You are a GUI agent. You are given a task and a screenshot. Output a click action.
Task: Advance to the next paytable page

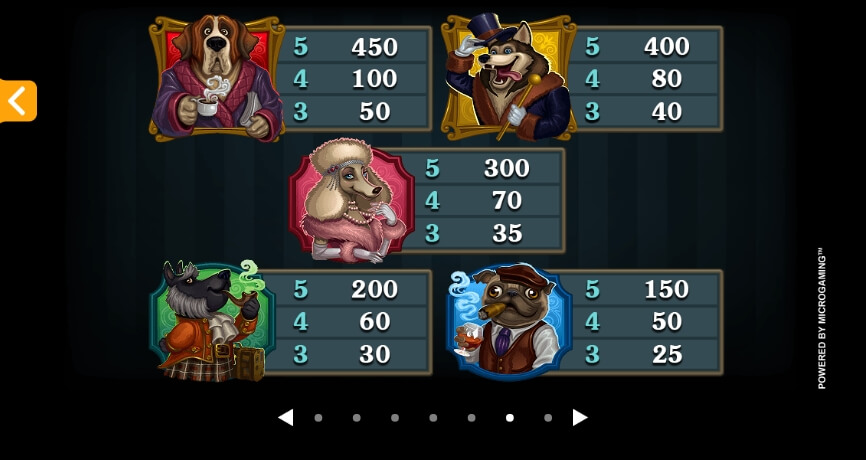580,417
